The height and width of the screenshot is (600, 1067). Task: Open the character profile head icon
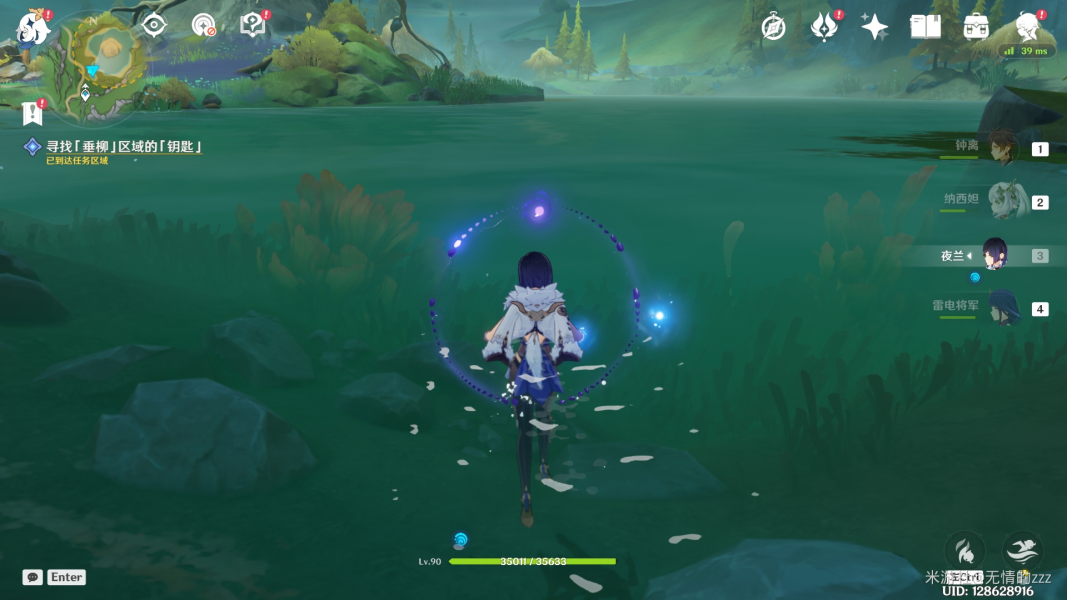click(1026, 27)
